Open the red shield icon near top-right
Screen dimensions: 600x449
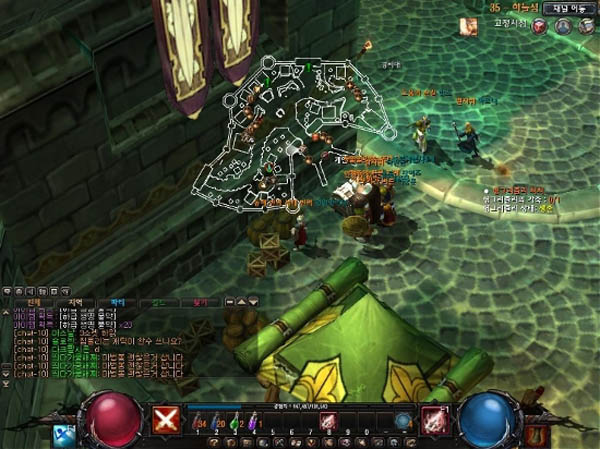pyautogui.click(x=540, y=26)
